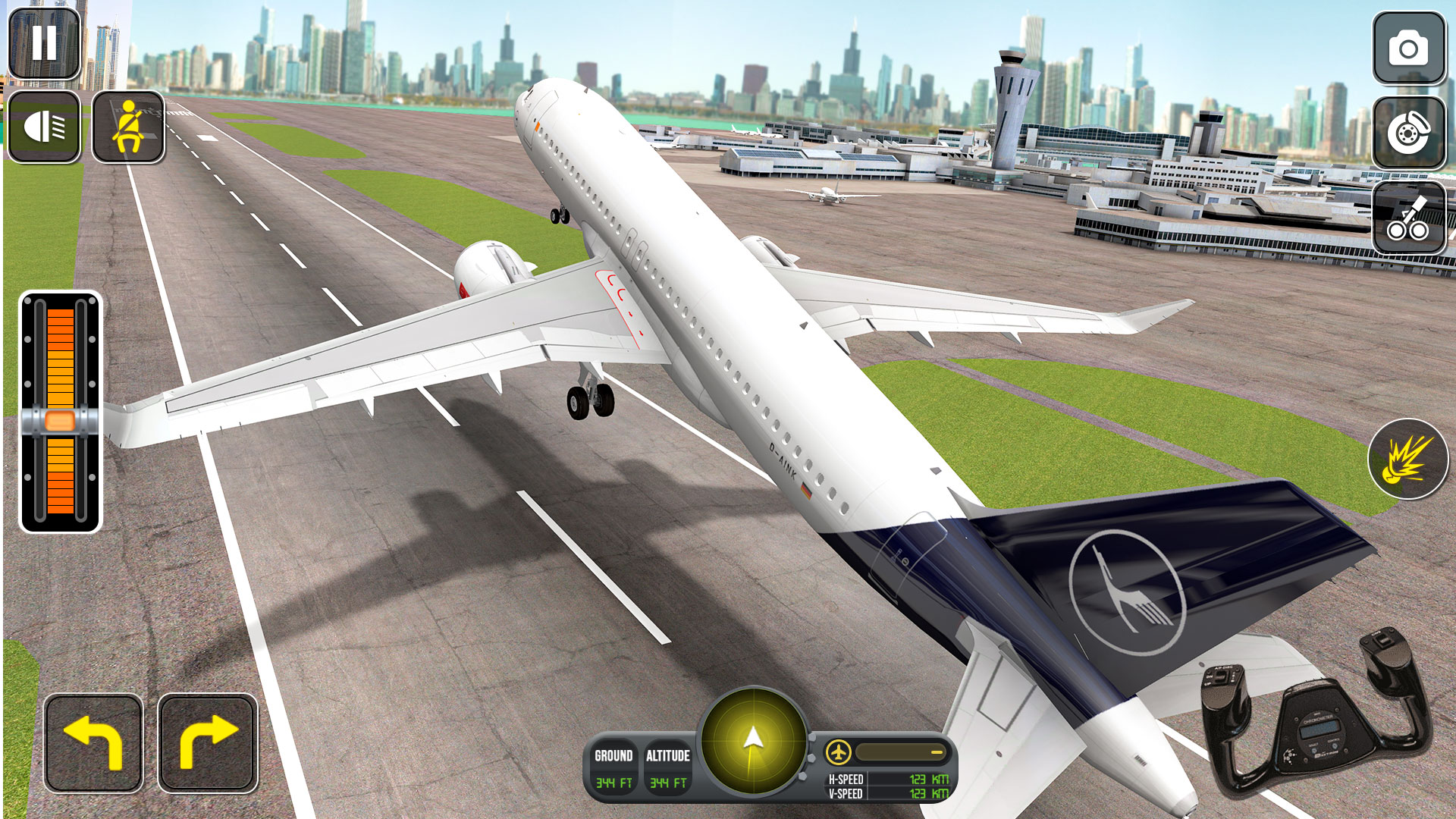
Task: Click the throttle lever handle
Action: [x=60, y=421]
